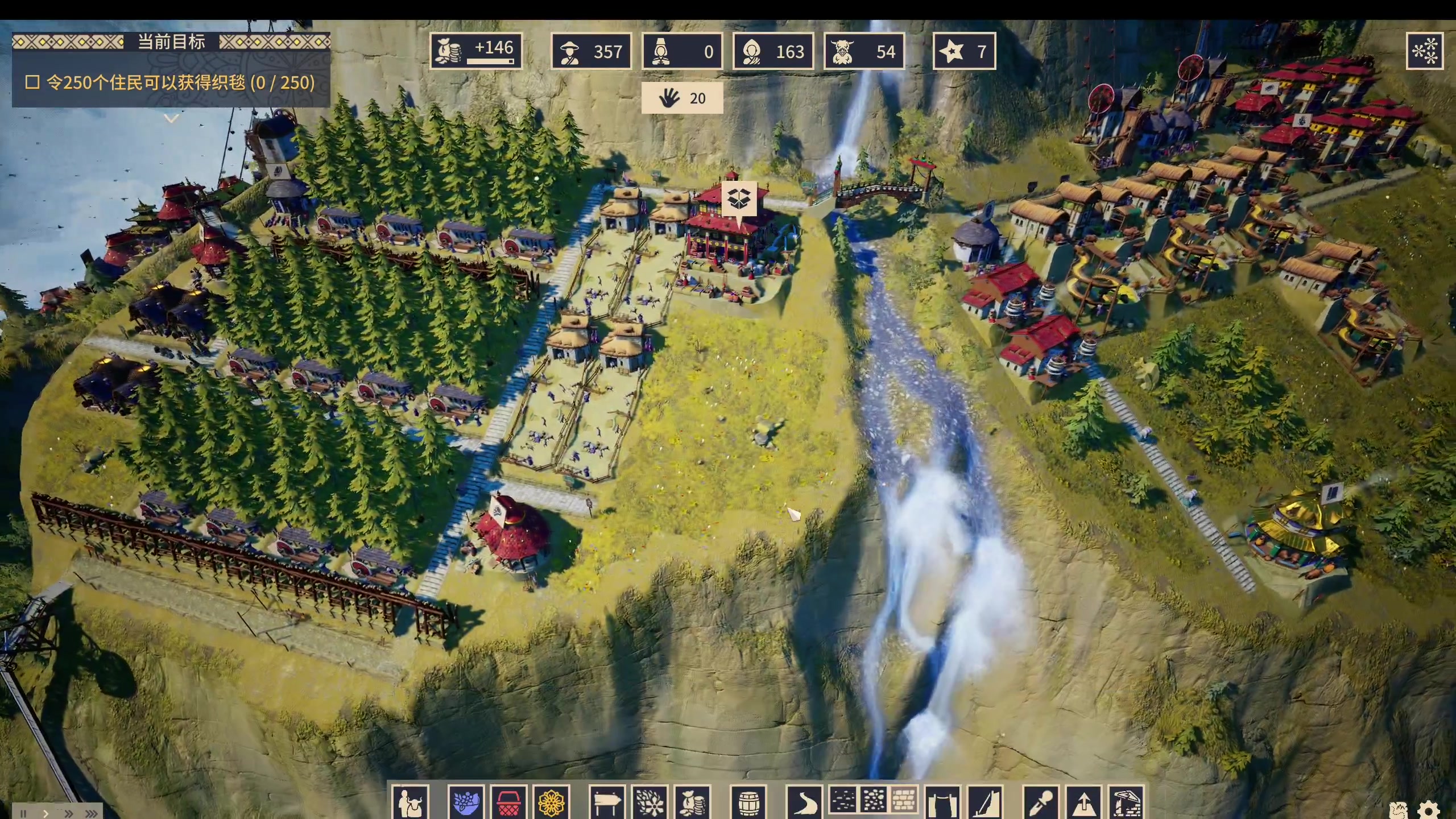Pick the rope bridge build tool
The height and width of the screenshot is (819, 1456).
pos(942,803)
